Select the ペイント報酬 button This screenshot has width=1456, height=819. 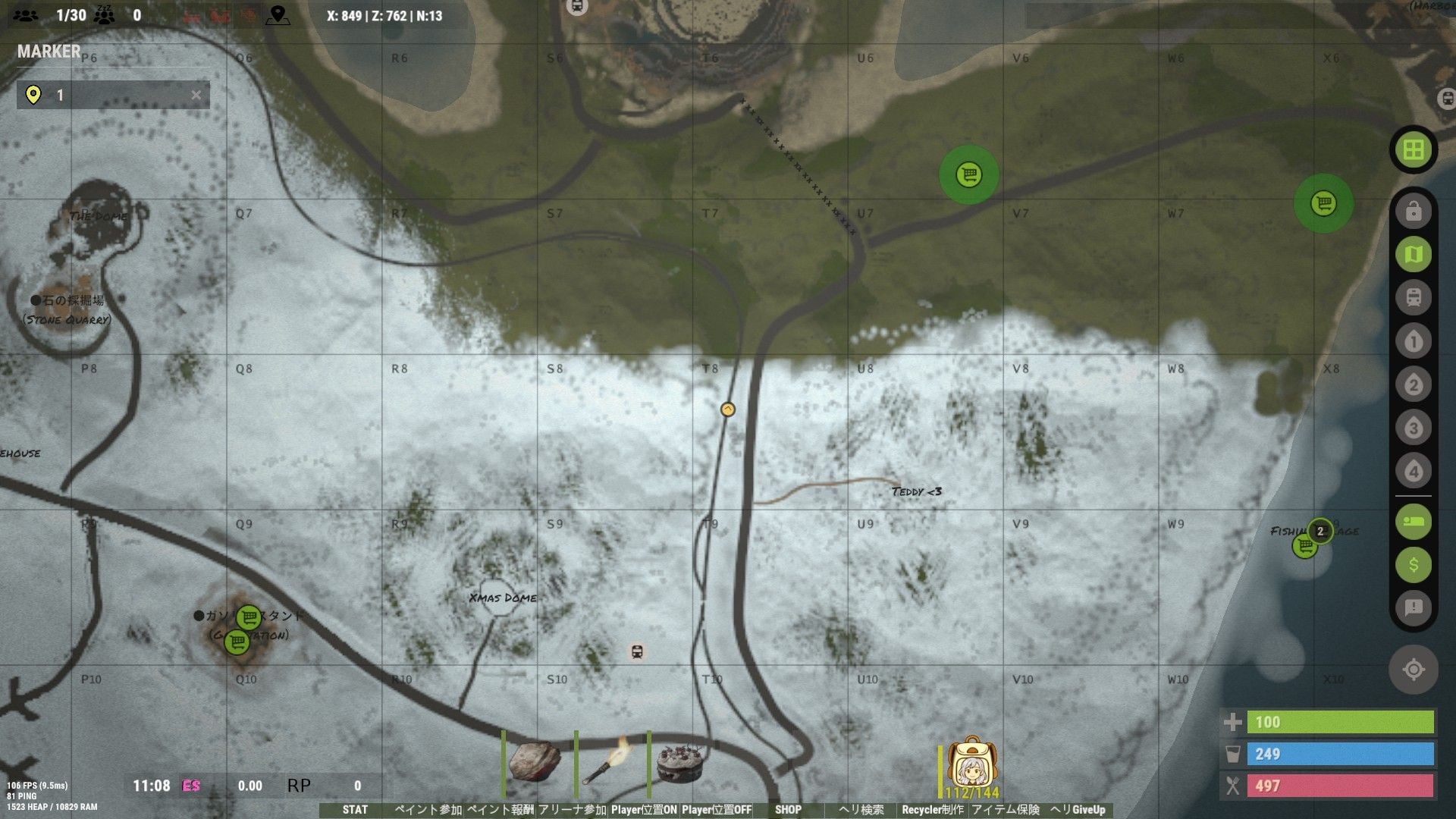click(500, 810)
